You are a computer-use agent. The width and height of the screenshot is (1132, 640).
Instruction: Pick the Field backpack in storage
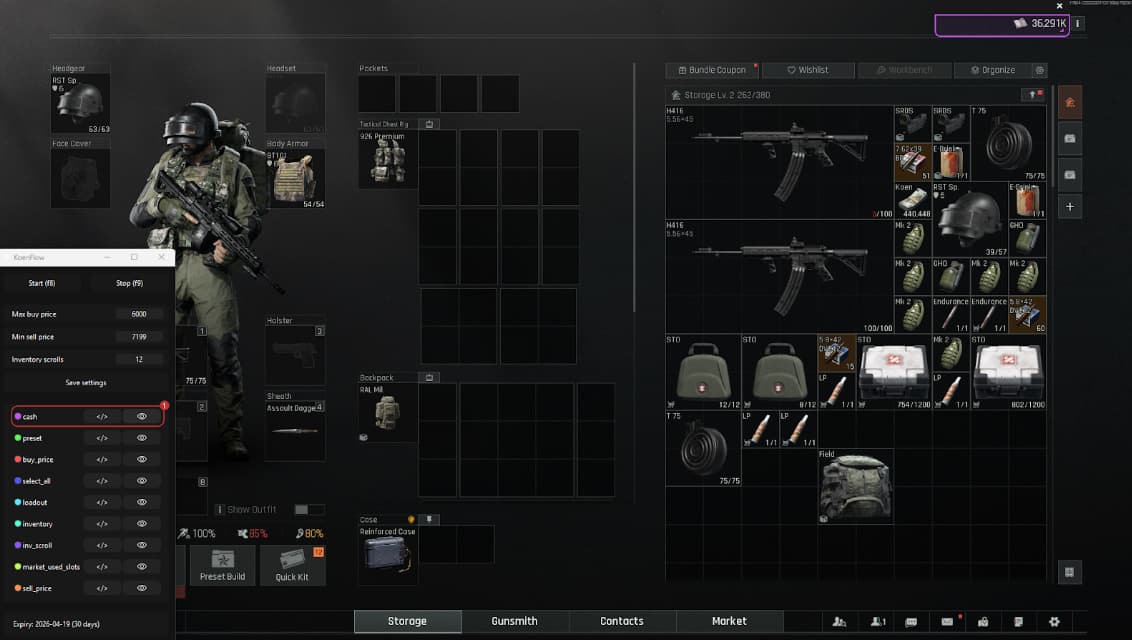click(x=855, y=487)
